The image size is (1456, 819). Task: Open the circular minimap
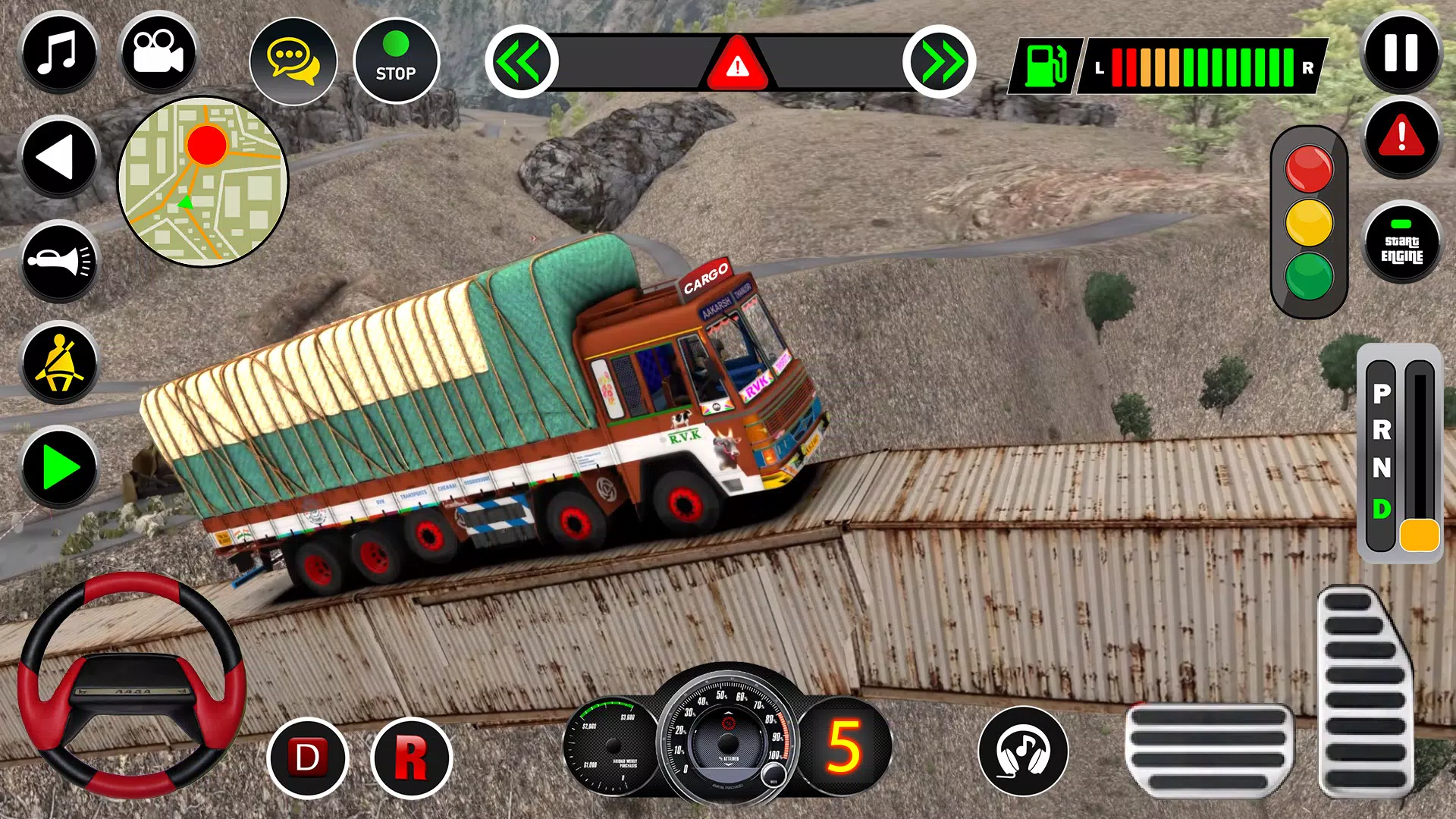(x=203, y=182)
